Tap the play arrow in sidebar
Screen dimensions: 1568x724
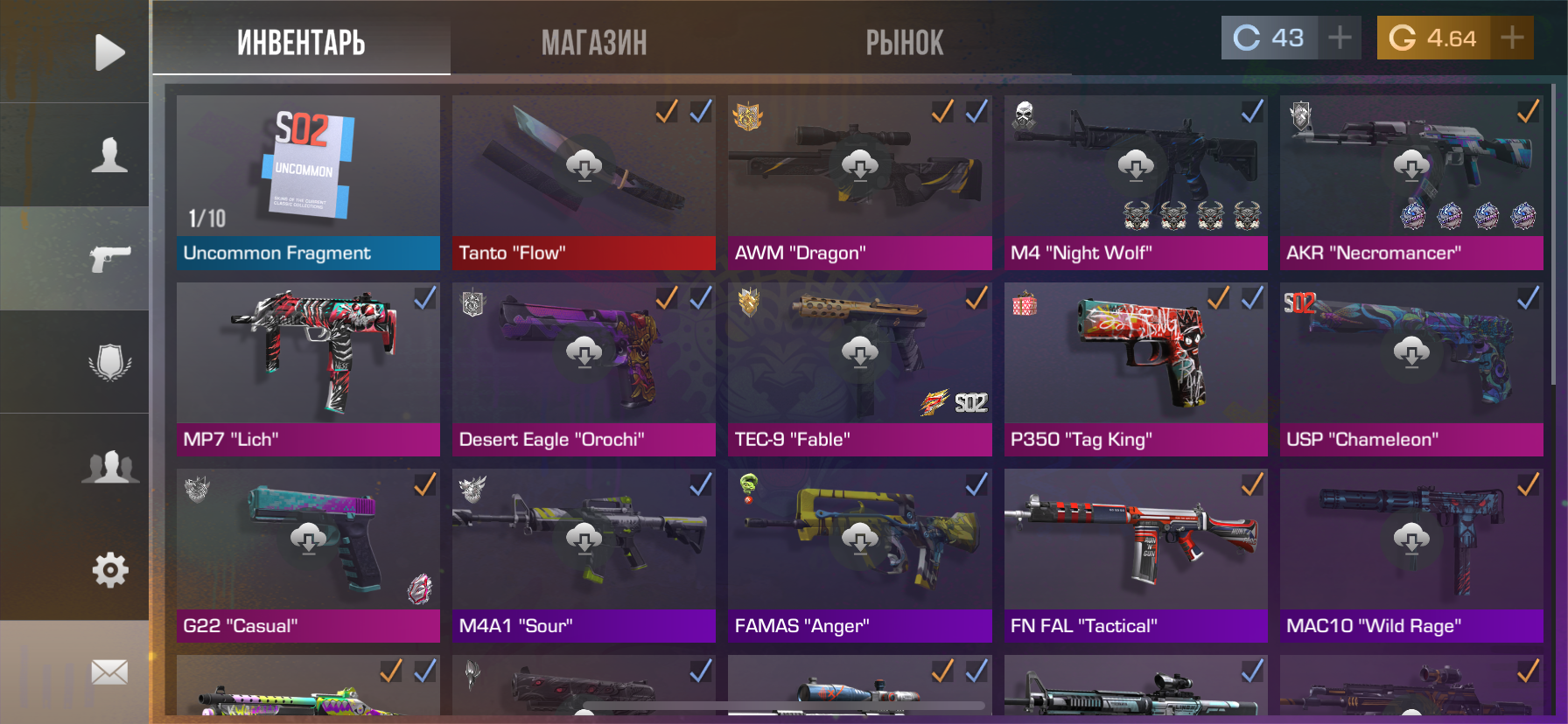click(109, 52)
